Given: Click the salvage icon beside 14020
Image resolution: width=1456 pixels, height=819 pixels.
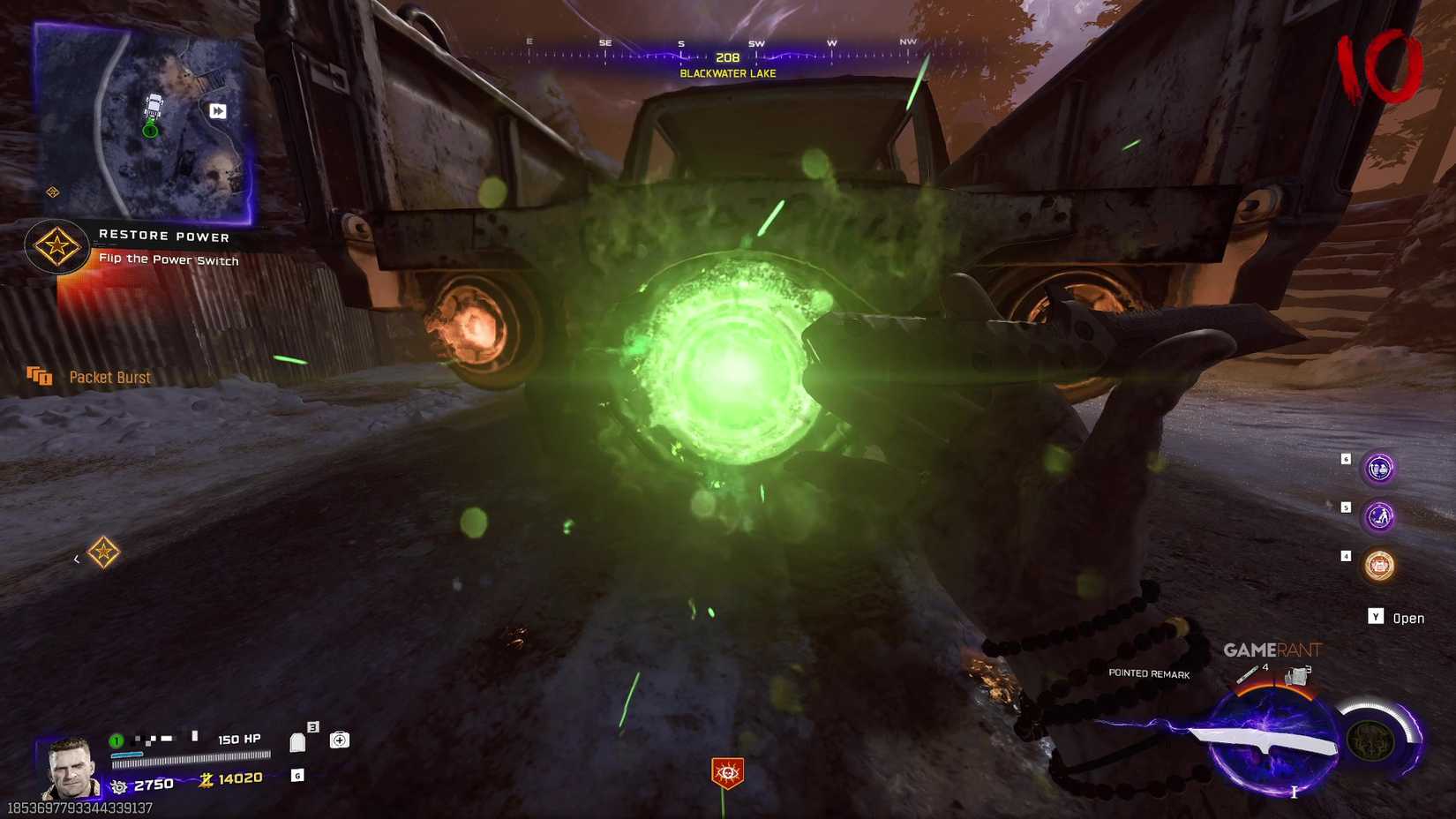Looking at the screenshot, I should coord(207,780).
